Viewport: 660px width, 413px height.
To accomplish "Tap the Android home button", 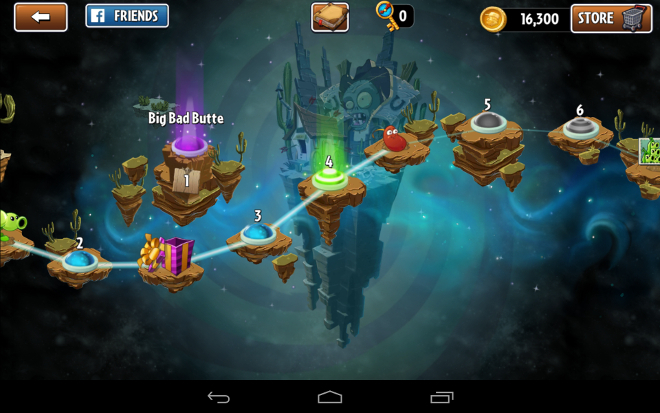I will click(x=330, y=397).
